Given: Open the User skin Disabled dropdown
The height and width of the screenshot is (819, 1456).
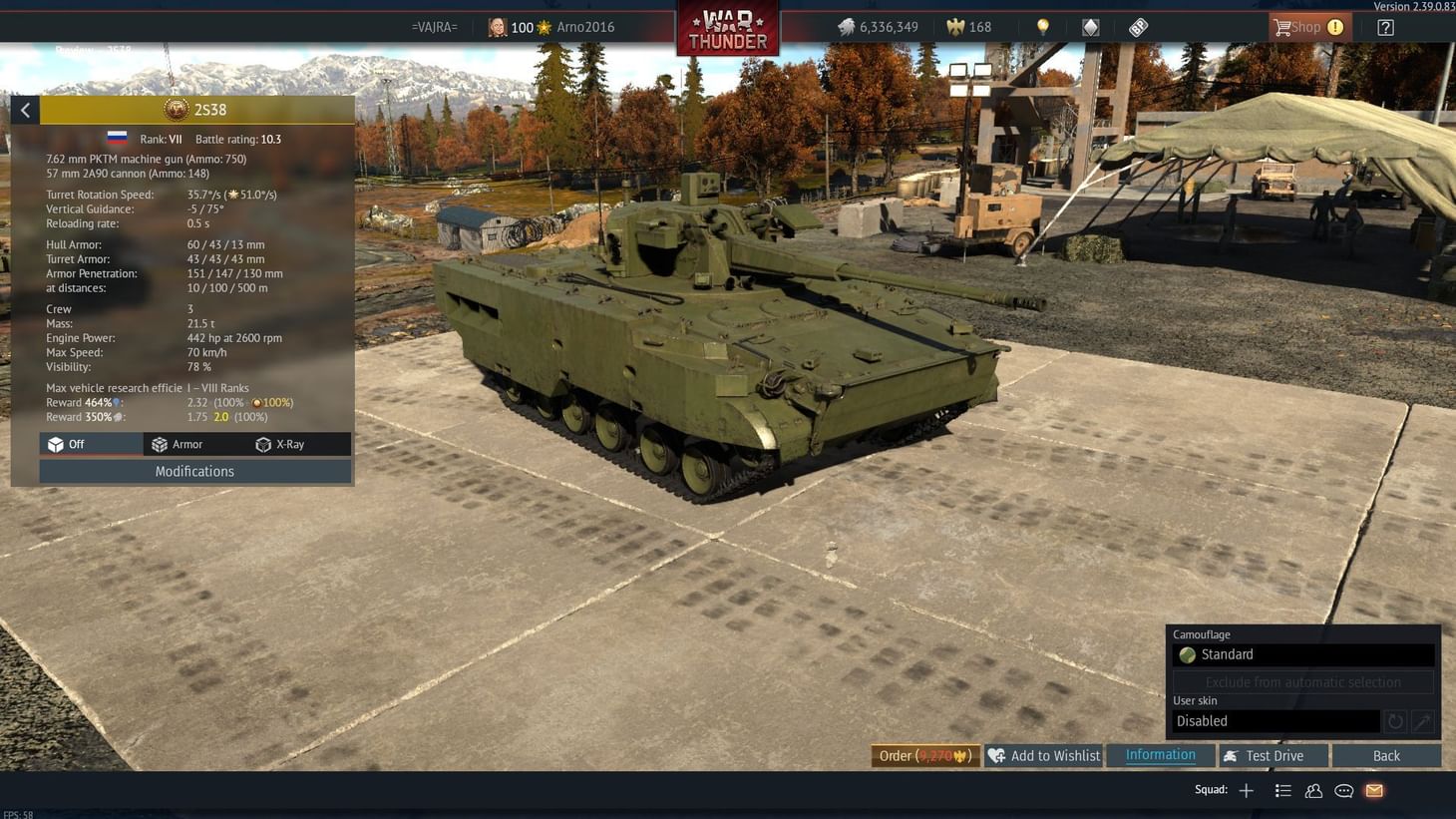Looking at the screenshot, I should click(1275, 720).
